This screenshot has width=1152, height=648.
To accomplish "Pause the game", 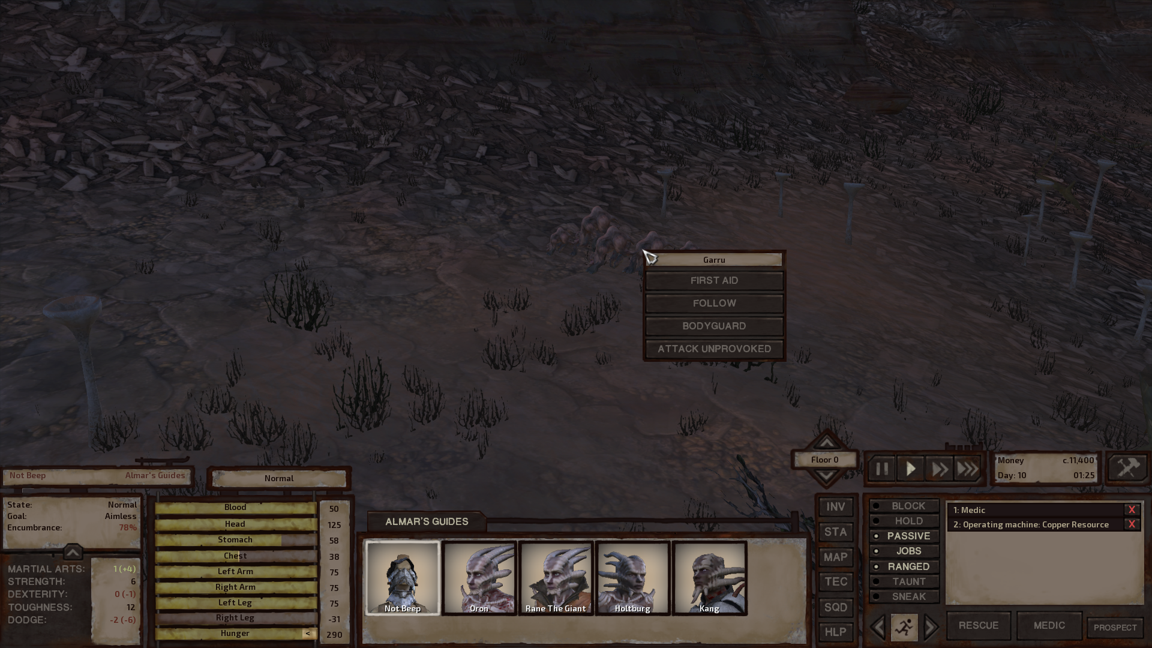I will [x=882, y=468].
